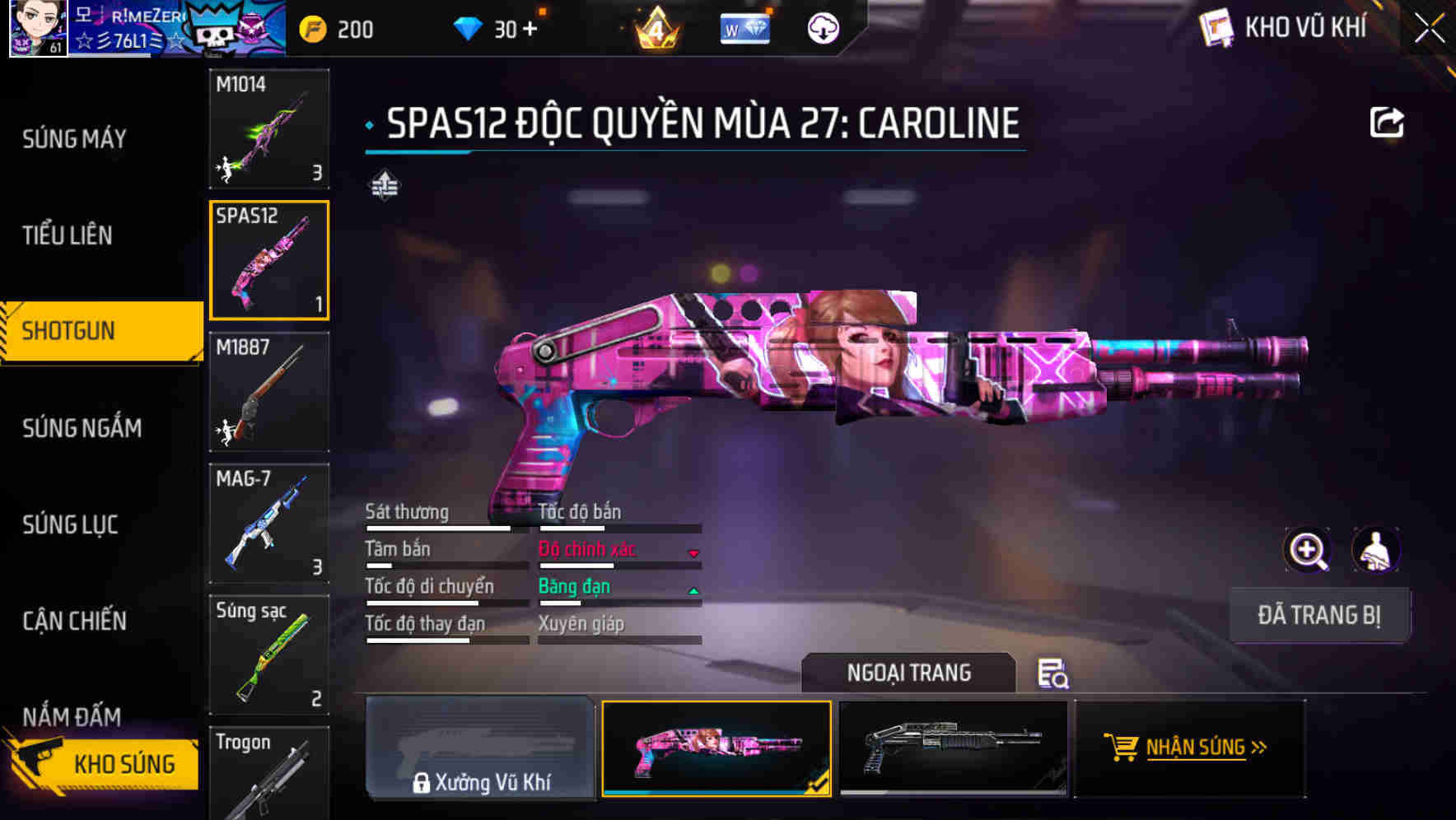Click the share icon beside the weapon title
Screen dimensions: 1456x820
pyautogui.click(x=1388, y=120)
